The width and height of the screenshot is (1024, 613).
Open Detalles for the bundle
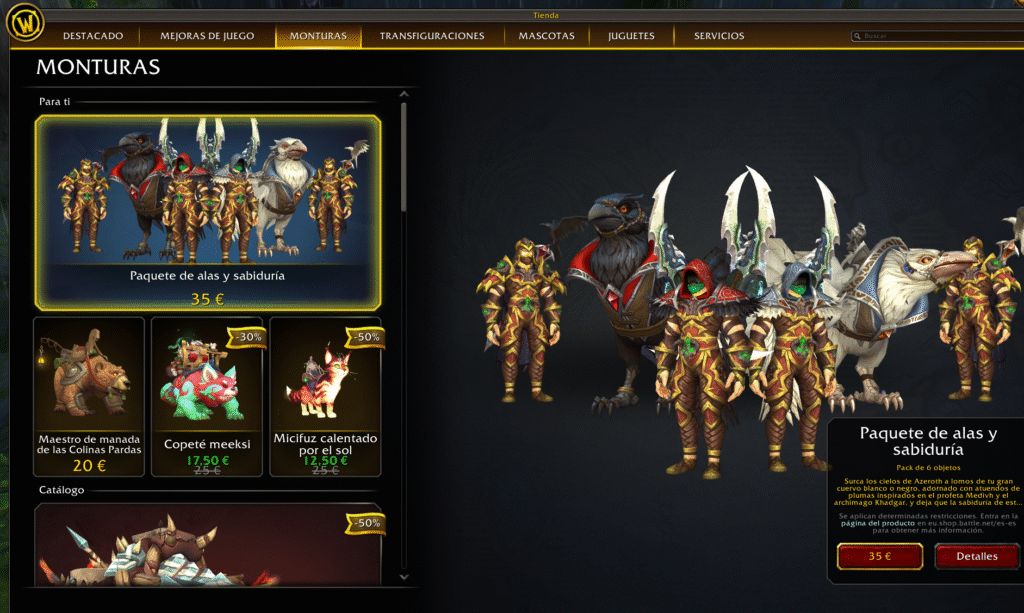click(977, 556)
